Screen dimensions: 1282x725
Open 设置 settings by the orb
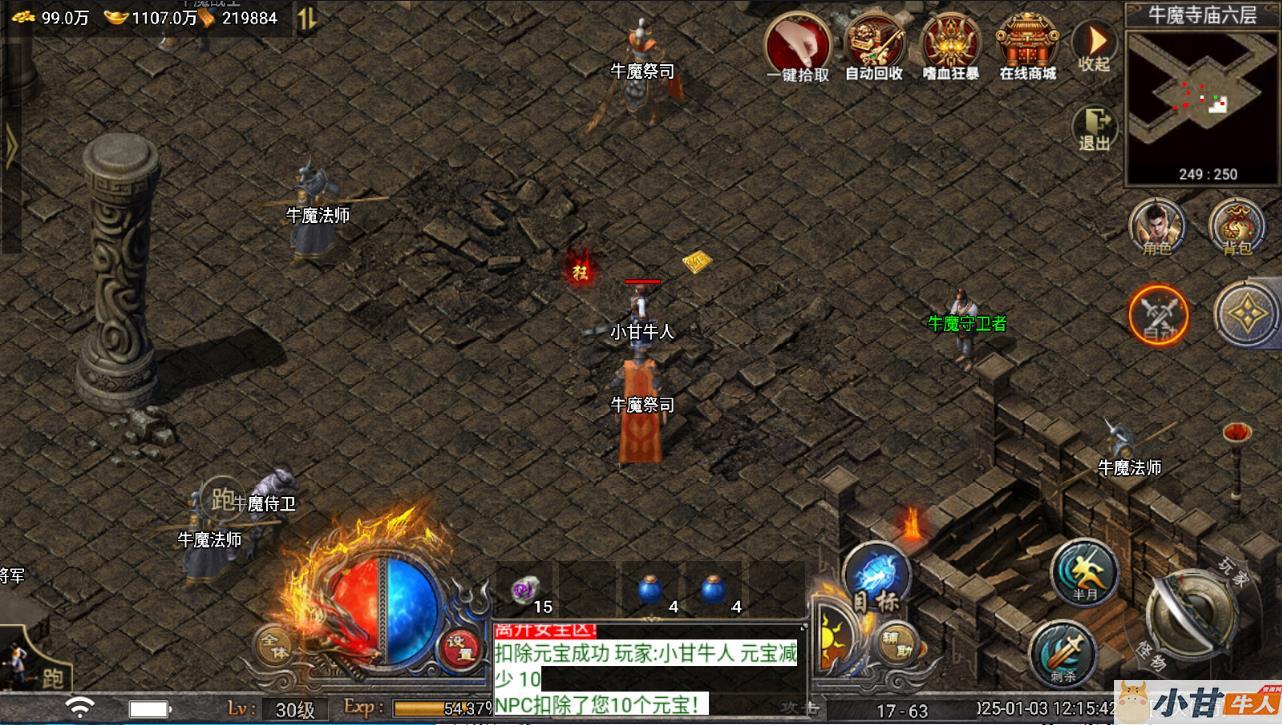[x=462, y=647]
